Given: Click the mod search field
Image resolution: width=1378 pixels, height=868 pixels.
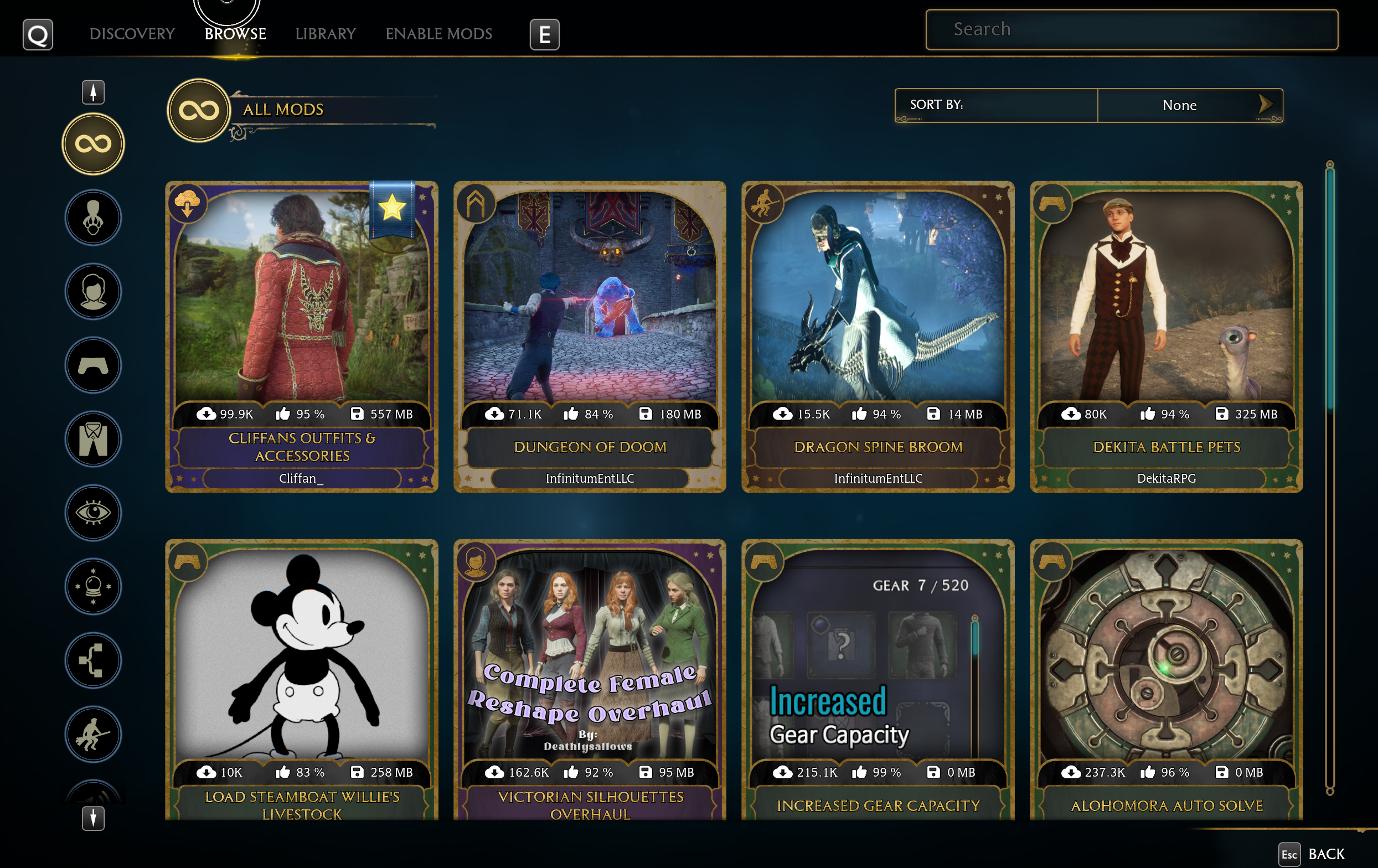Looking at the screenshot, I should click(x=1131, y=29).
